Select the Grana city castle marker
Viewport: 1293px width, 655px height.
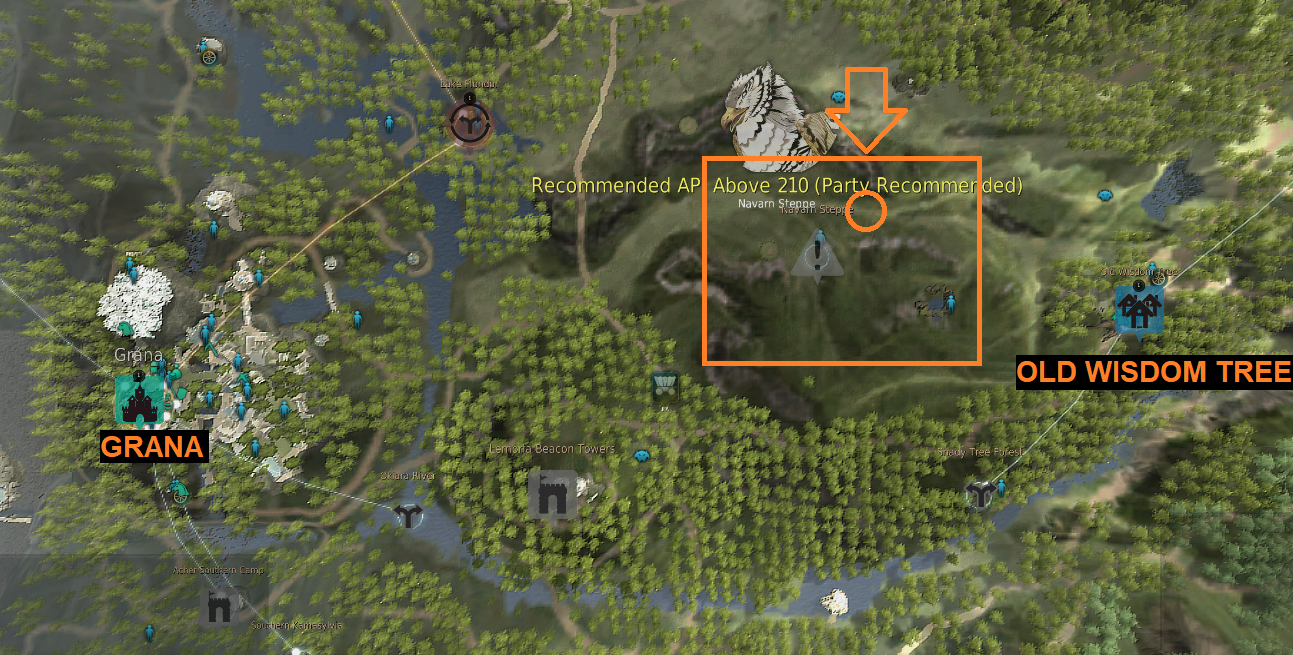(137, 399)
